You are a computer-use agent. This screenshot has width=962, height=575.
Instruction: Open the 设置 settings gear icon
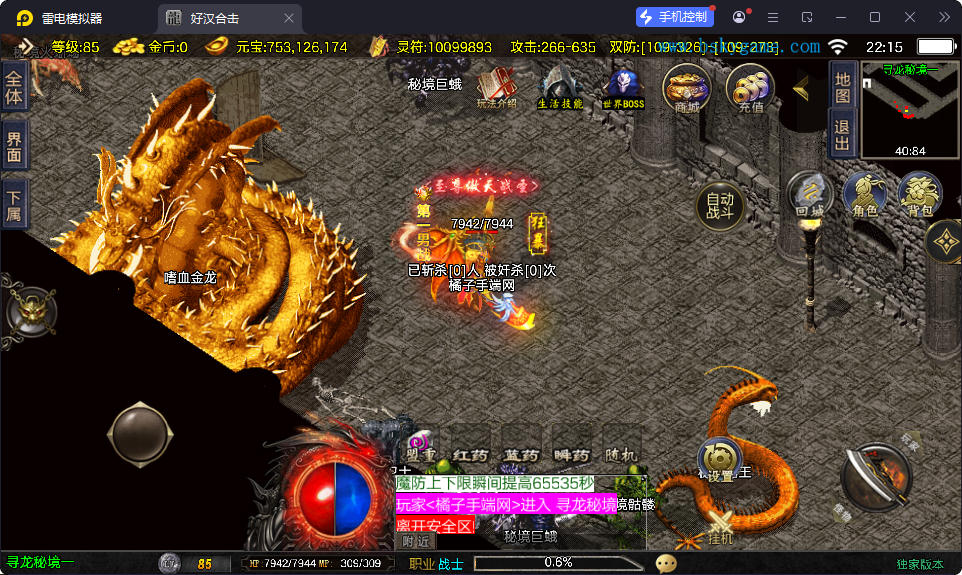(716, 462)
